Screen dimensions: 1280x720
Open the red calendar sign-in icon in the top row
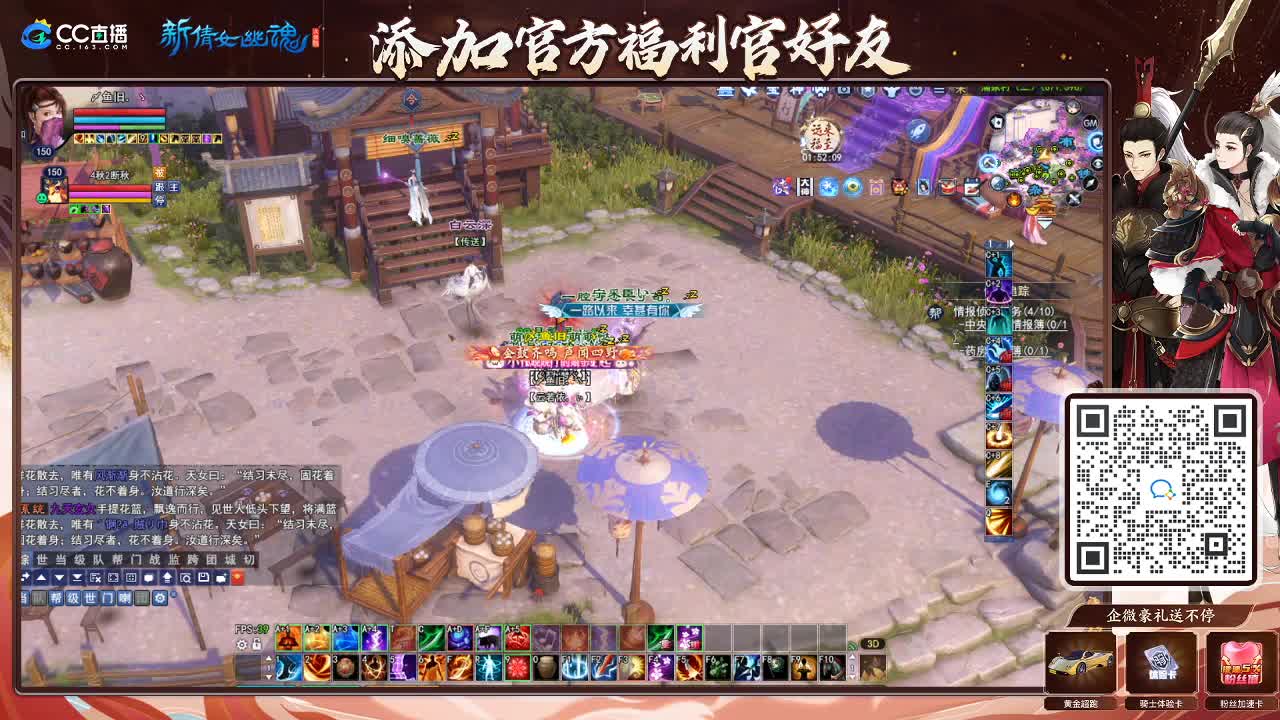tap(970, 185)
